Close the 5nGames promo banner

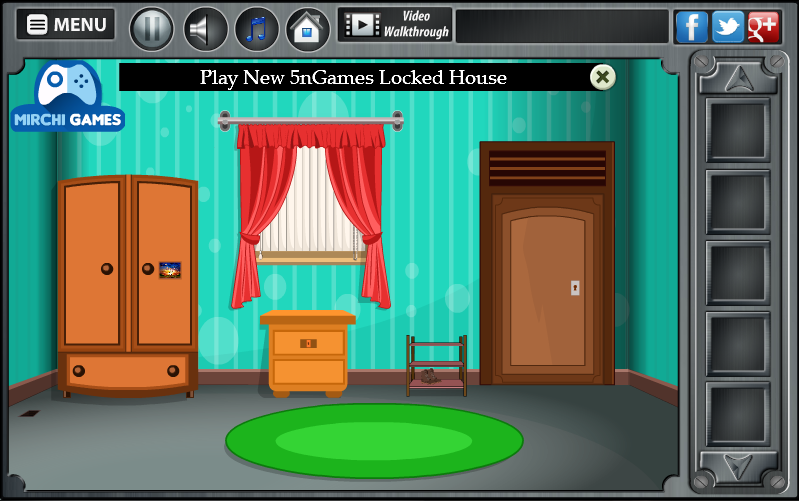[x=602, y=77]
